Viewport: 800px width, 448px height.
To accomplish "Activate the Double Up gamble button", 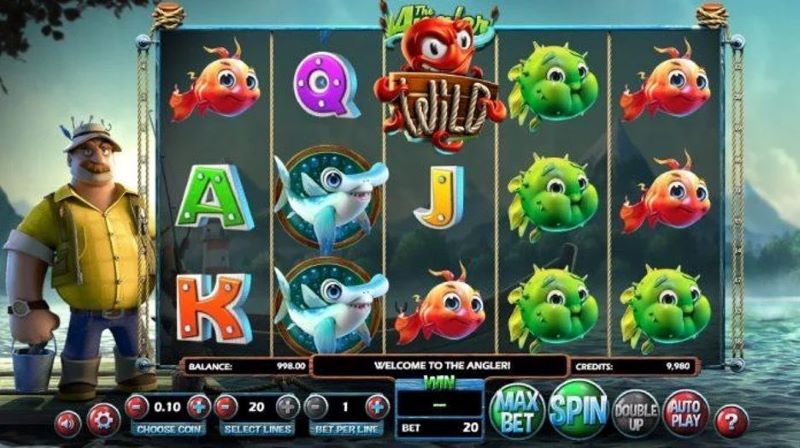I will tap(636, 410).
